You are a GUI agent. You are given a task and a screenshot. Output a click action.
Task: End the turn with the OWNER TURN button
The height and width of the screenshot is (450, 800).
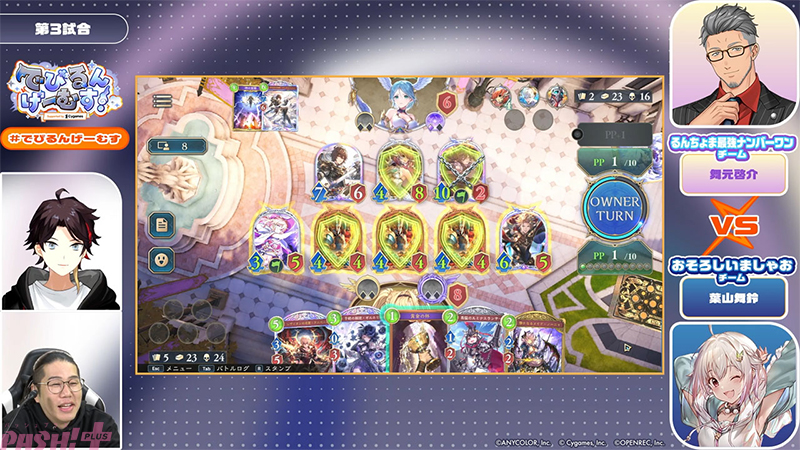tap(615, 208)
